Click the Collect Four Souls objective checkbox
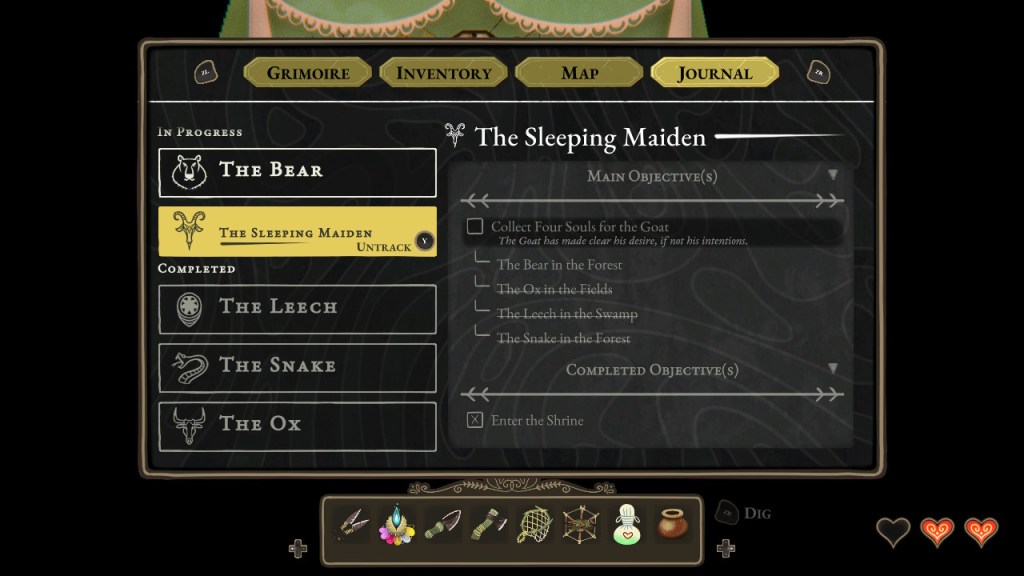The width and height of the screenshot is (1024, 576). pyautogui.click(x=475, y=227)
